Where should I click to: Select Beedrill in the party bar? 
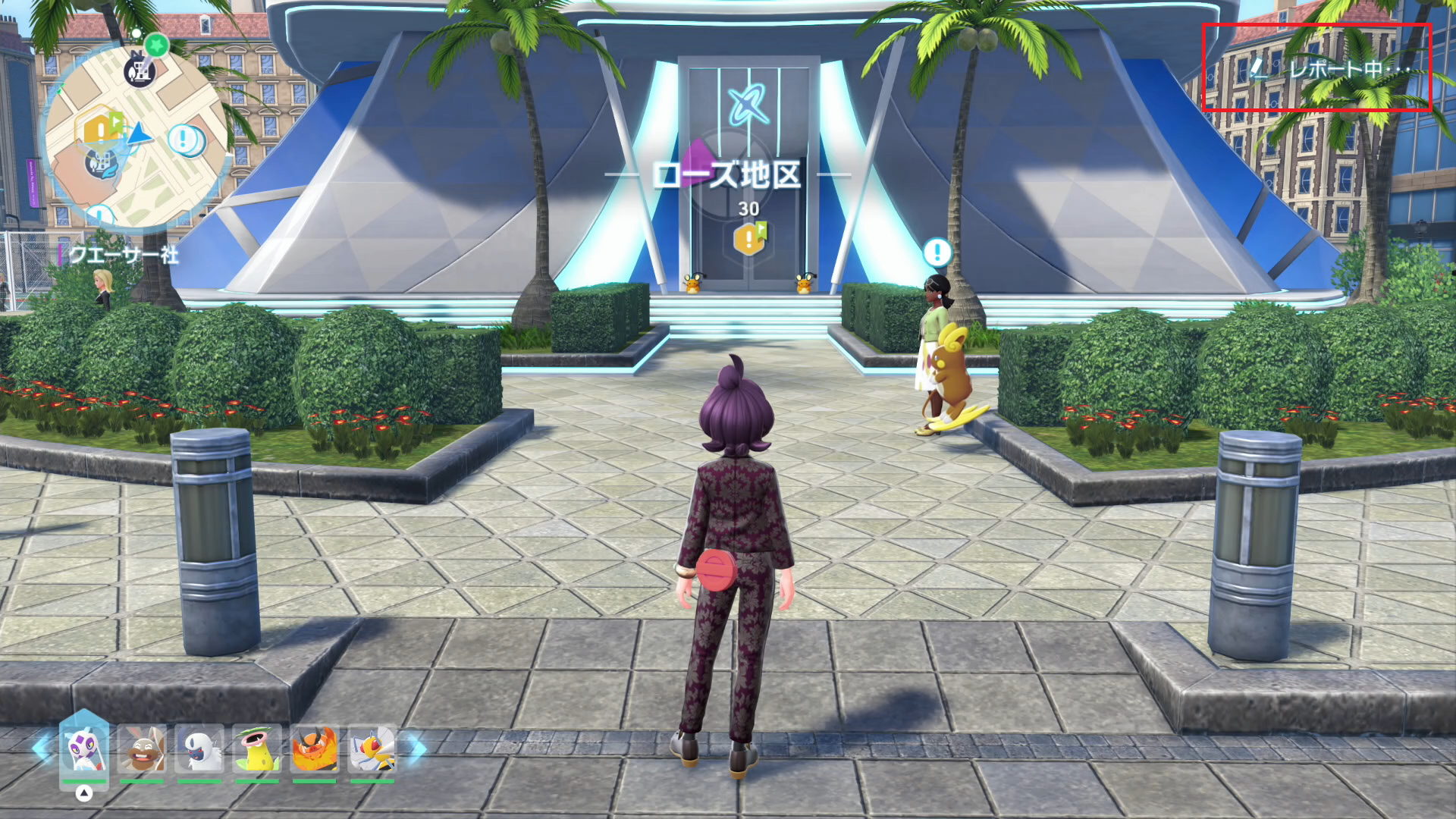[372, 748]
